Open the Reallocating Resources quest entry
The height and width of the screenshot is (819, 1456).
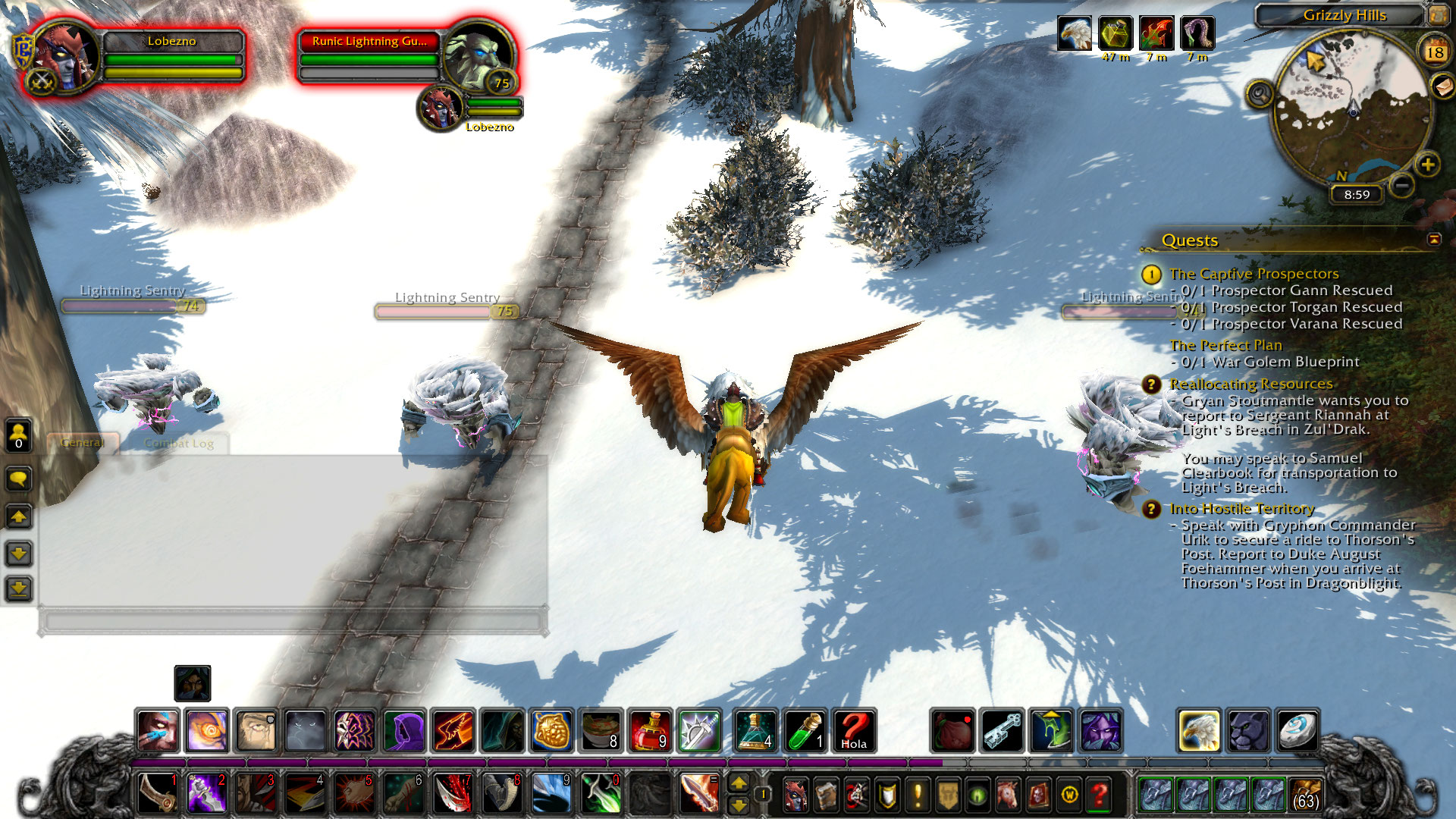coord(1250,384)
